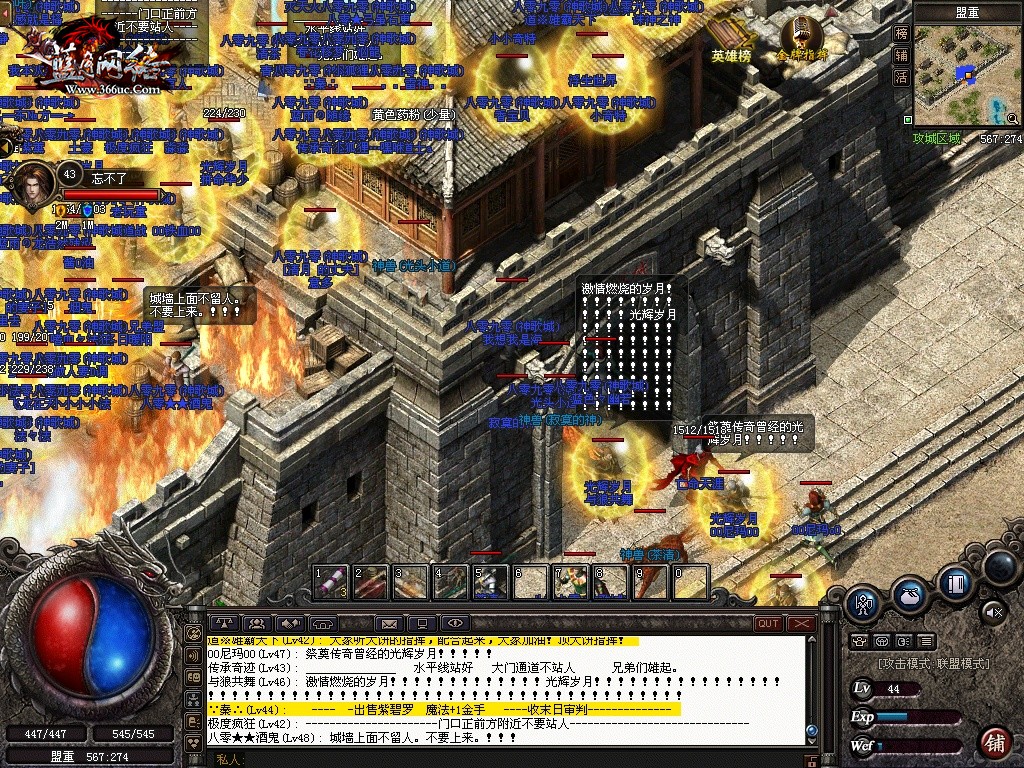The height and width of the screenshot is (768, 1024).
Task: Click the QUT button on chat bar
Action: pos(768,624)
